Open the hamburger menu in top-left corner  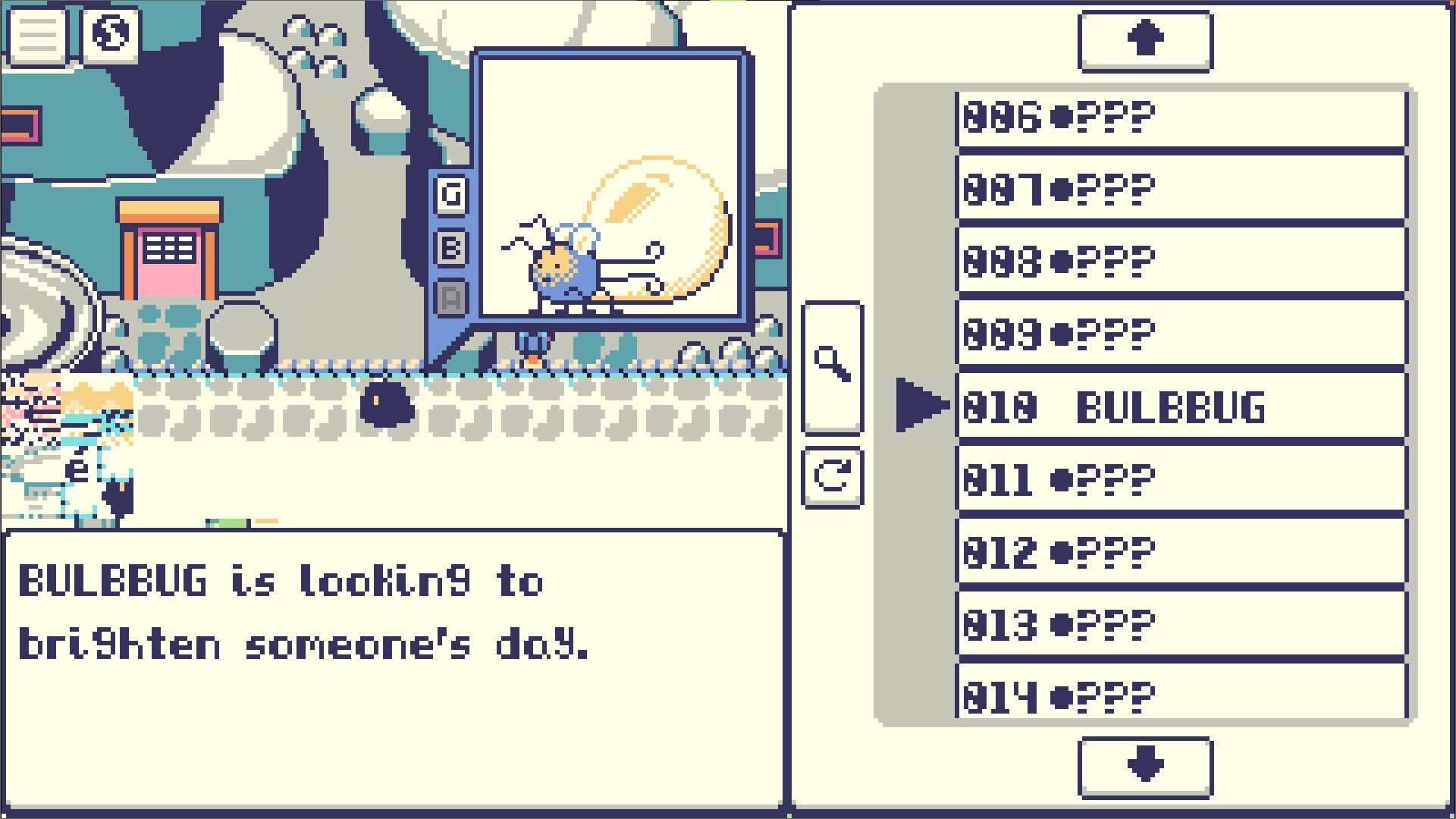[x=36, y=34]
